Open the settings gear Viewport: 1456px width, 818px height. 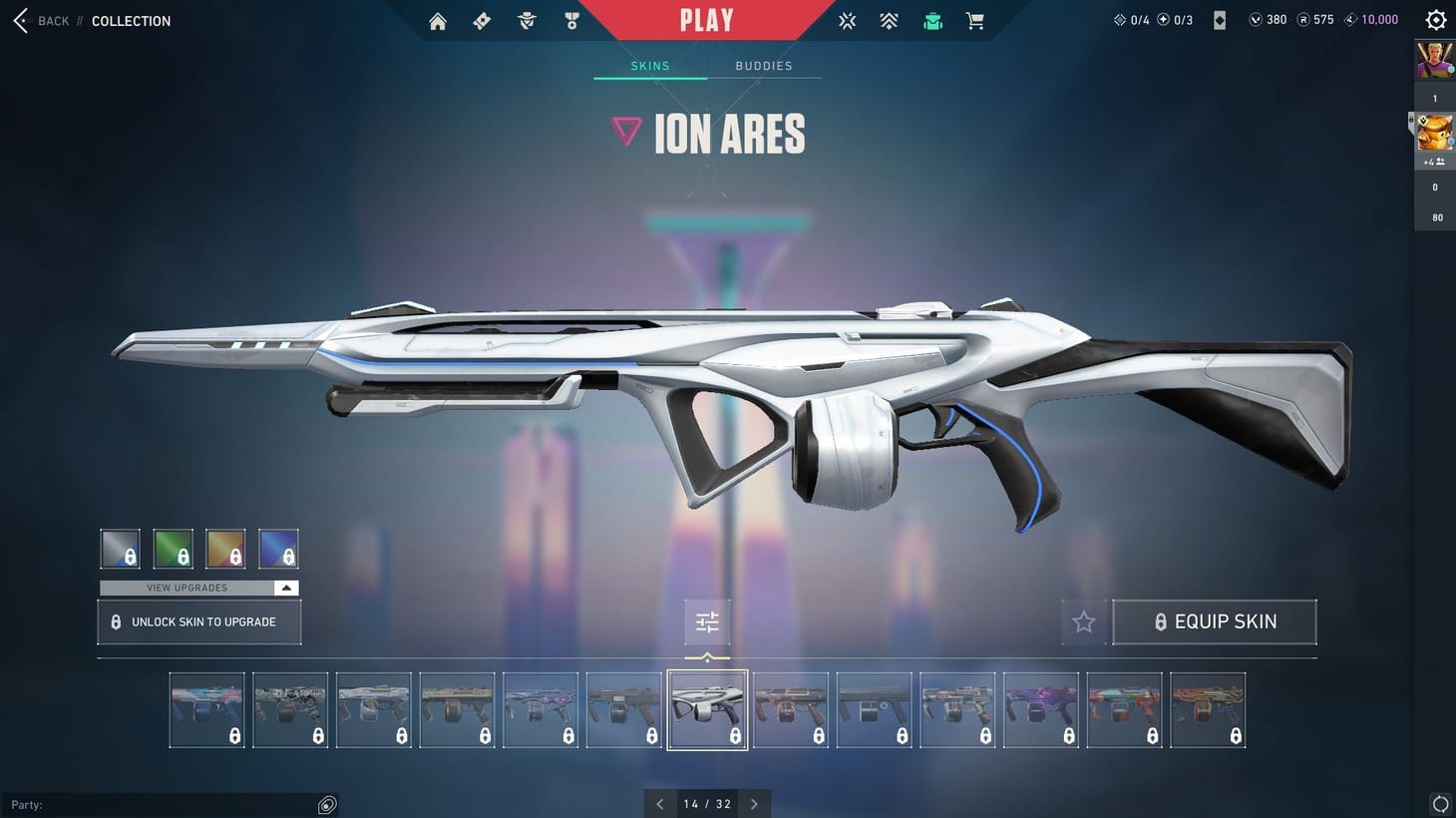pyautogui.click(x=1435, y=19)
